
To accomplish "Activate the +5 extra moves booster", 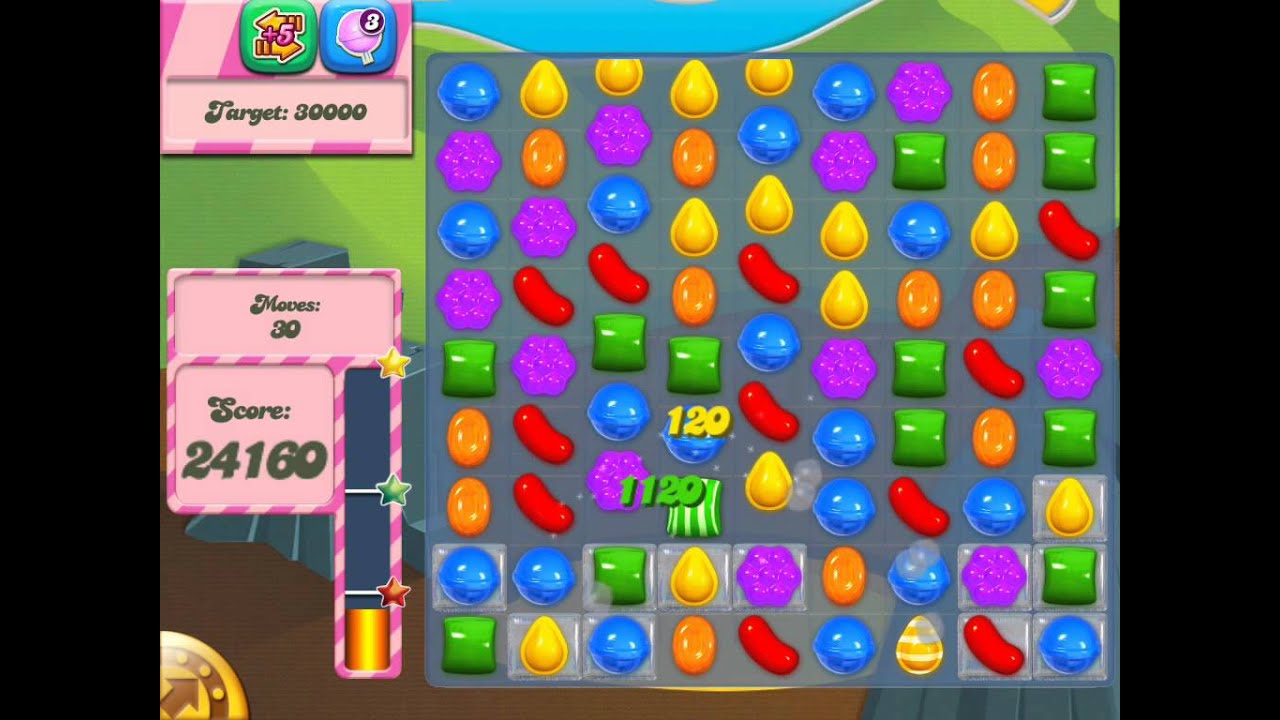I will pyautogui.click(x=278, y=38).
